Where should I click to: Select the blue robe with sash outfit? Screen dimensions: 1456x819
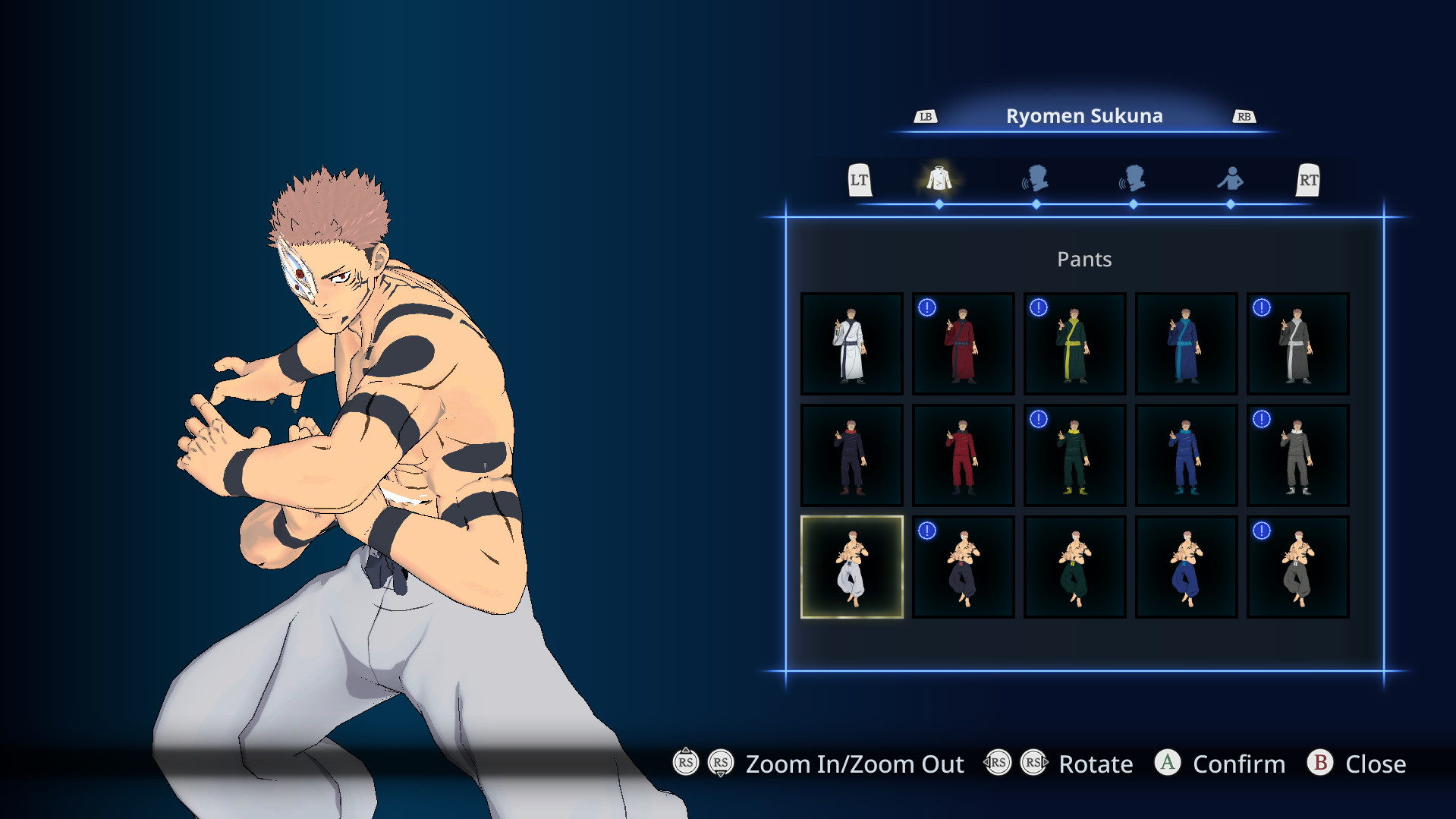click(x=1186, y=343)
